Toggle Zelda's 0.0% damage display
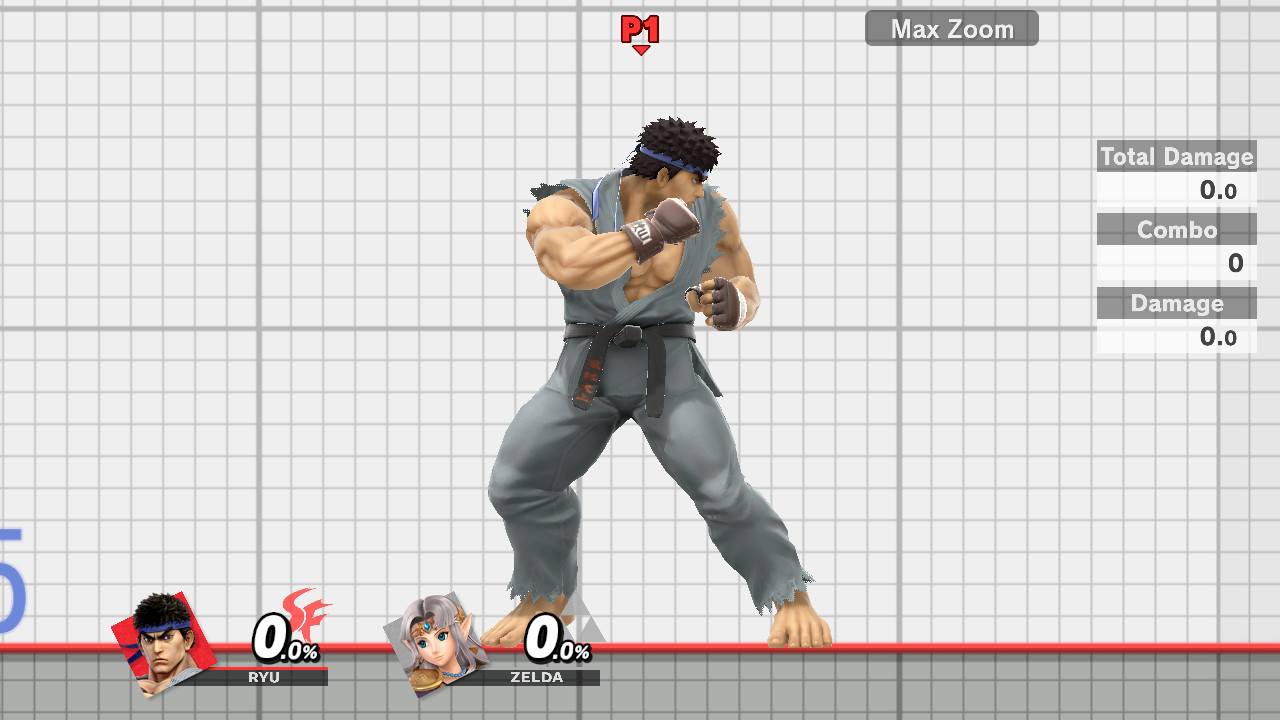This screenshot has height=720, width=1280. click(552, 641)
